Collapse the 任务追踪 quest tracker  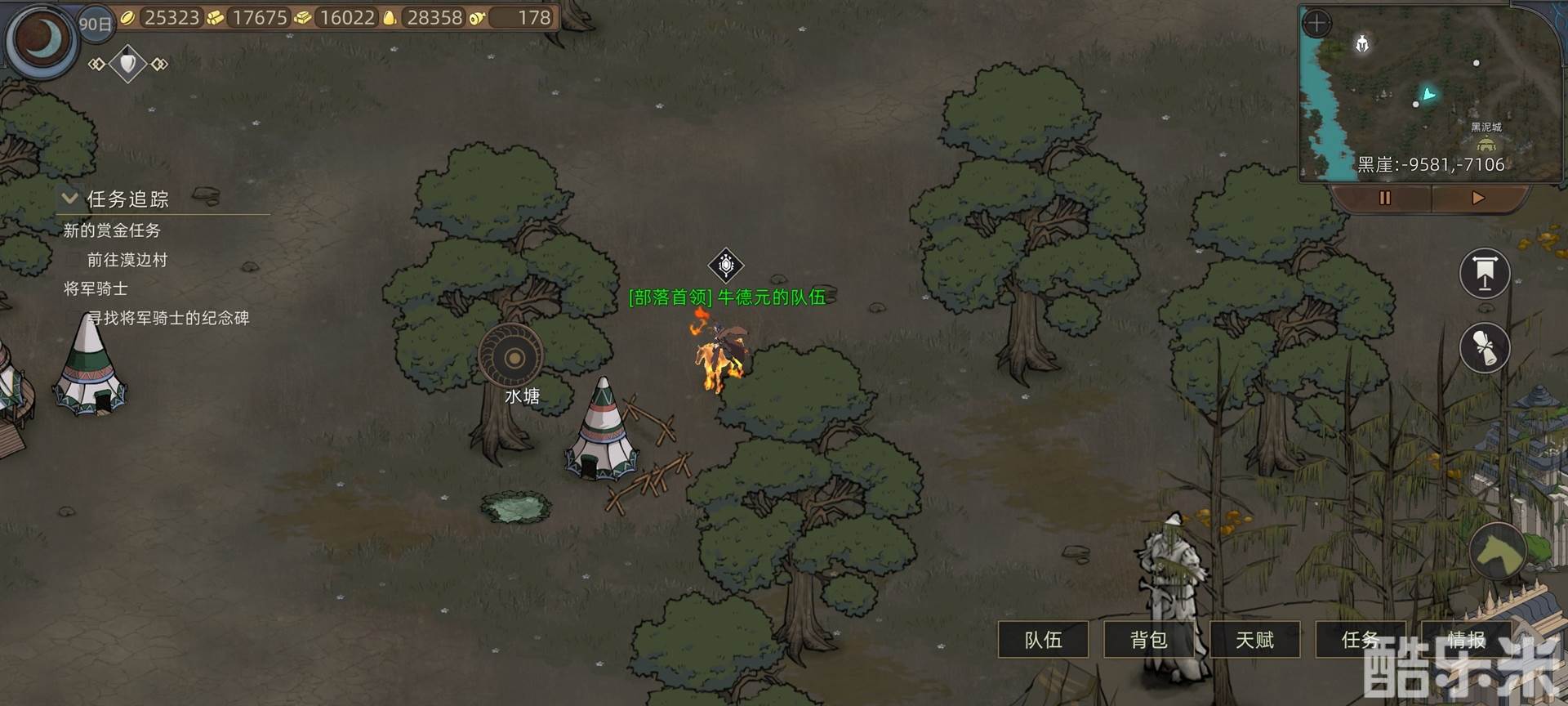(x=70, y=199)
